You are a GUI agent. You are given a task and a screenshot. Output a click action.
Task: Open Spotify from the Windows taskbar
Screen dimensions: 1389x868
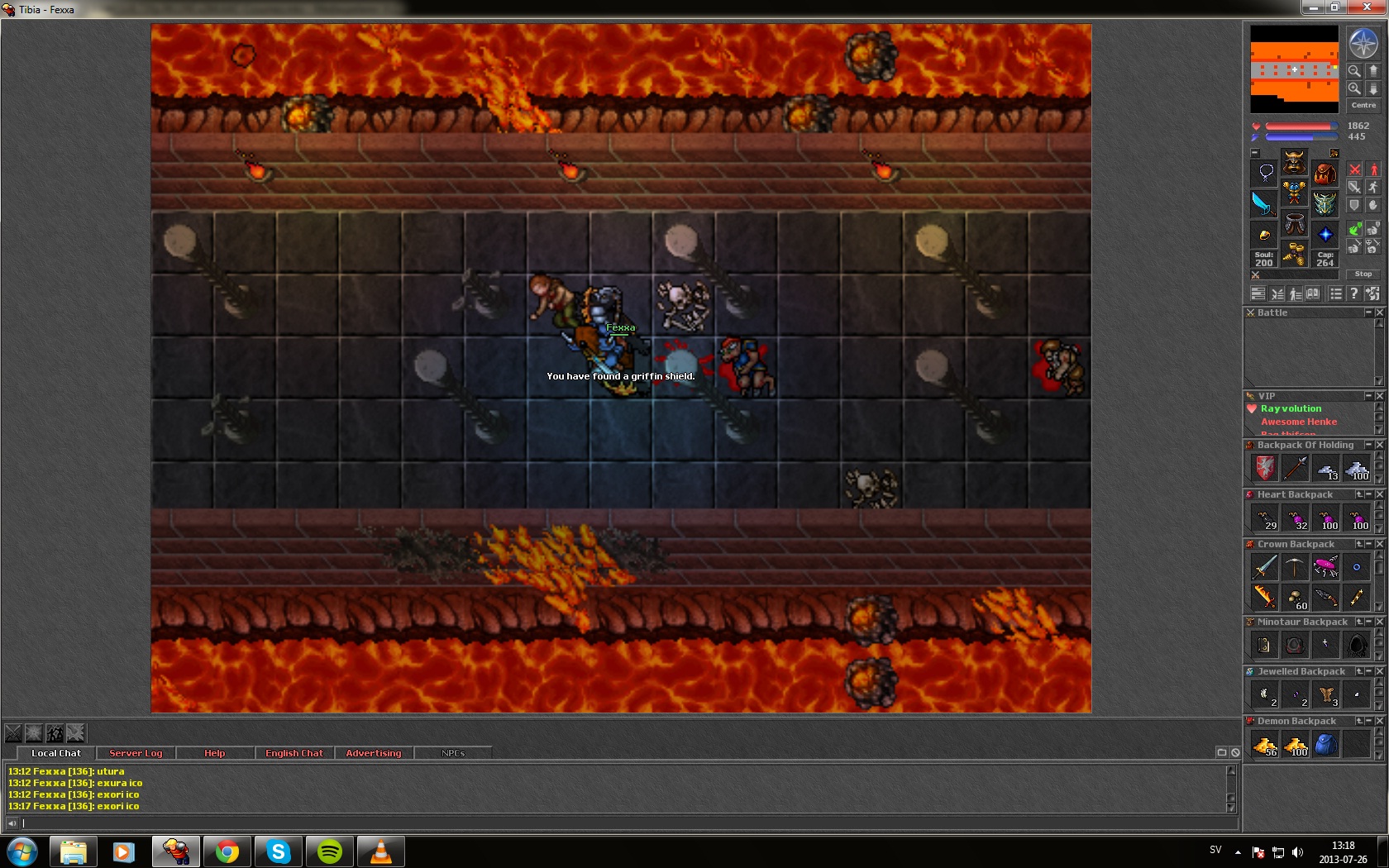tap(330, 851)
